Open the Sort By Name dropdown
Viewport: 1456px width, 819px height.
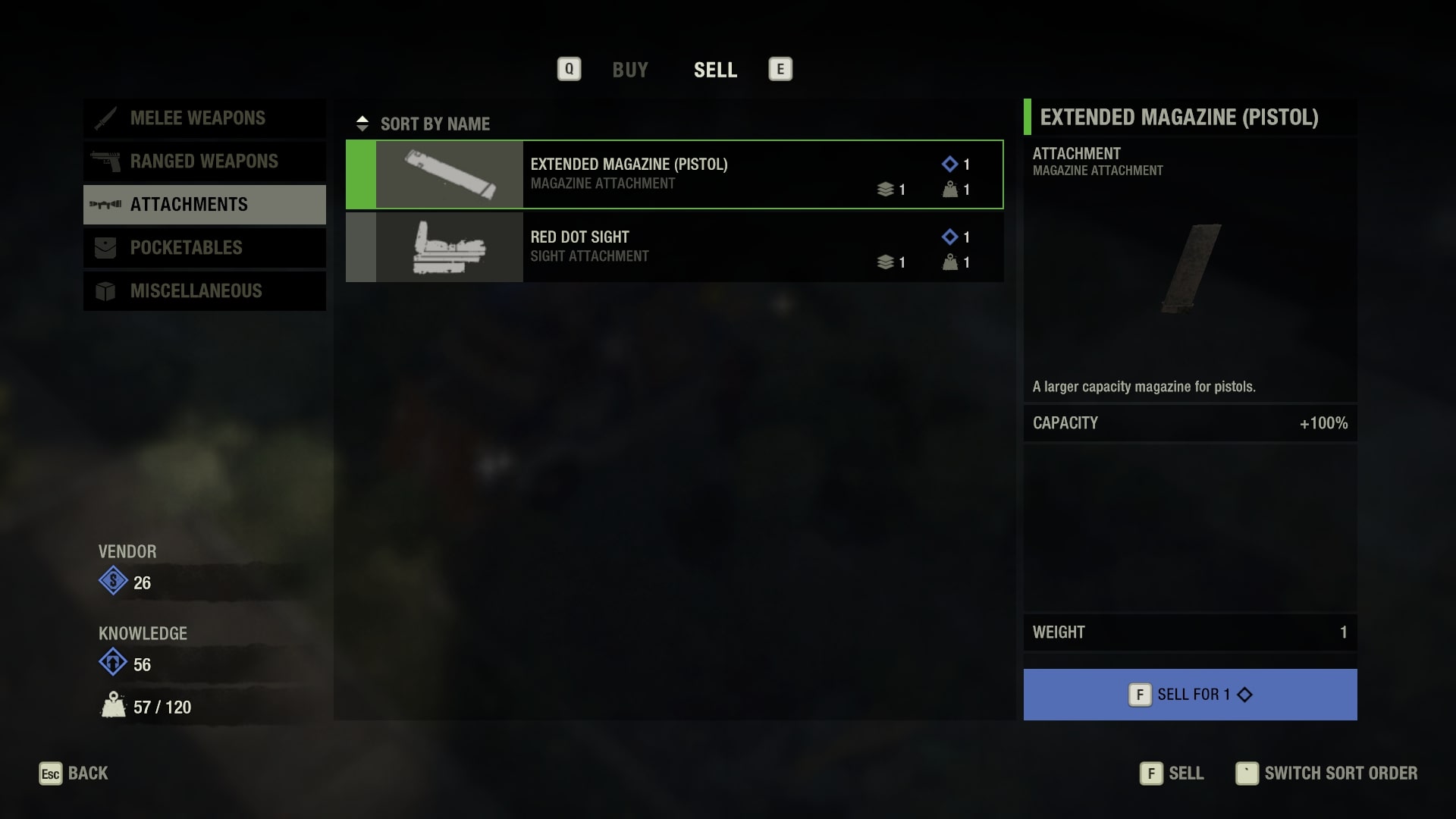coord(435,124)
